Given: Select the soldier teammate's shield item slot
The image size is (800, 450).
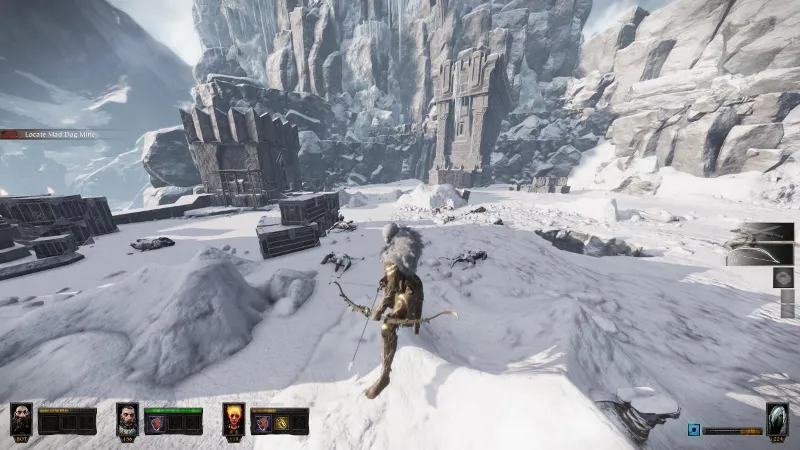Looking at the screenshot, I should point(155,423).
